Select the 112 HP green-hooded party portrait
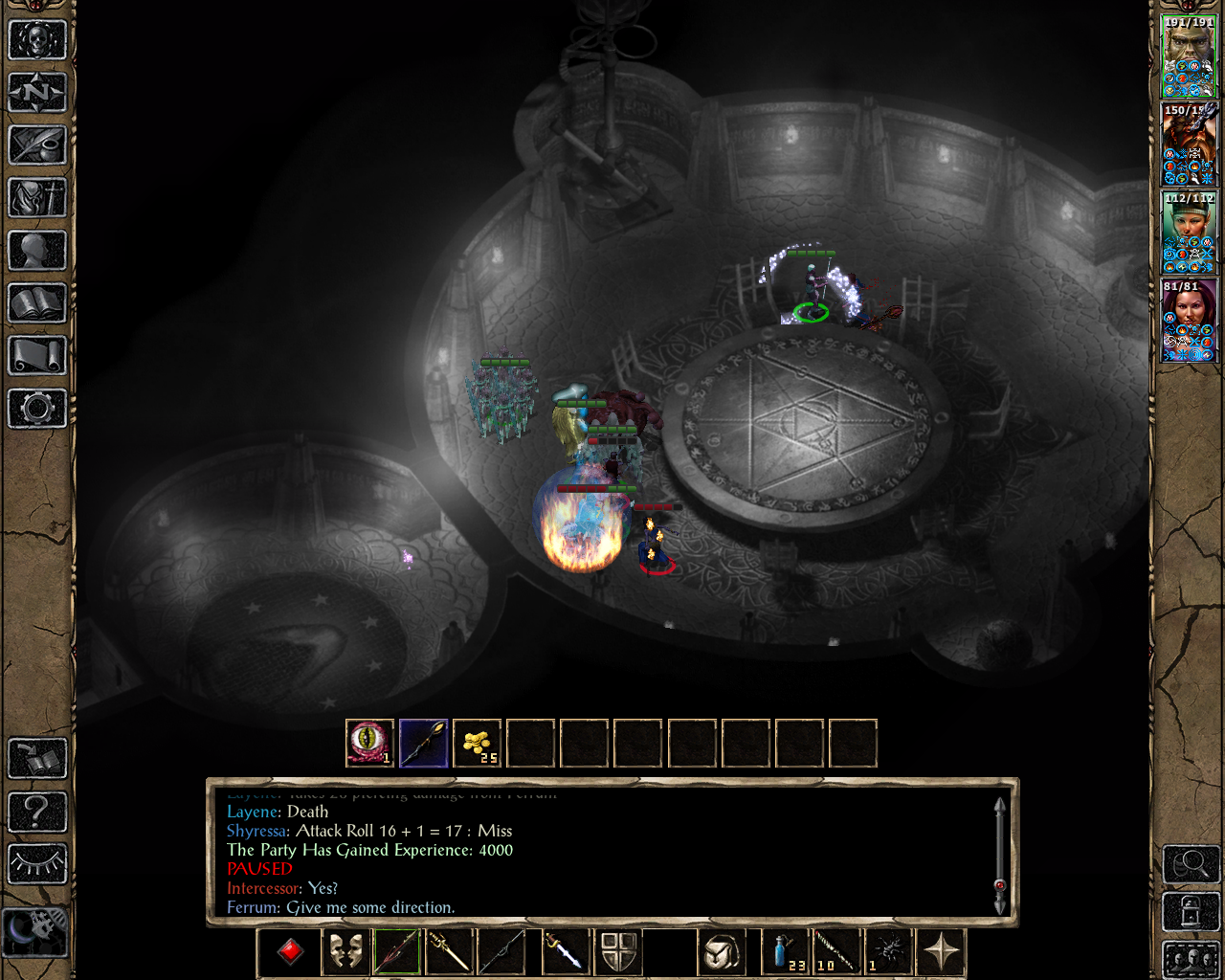Screen dimensions: 1225x980 point(1189,232)
